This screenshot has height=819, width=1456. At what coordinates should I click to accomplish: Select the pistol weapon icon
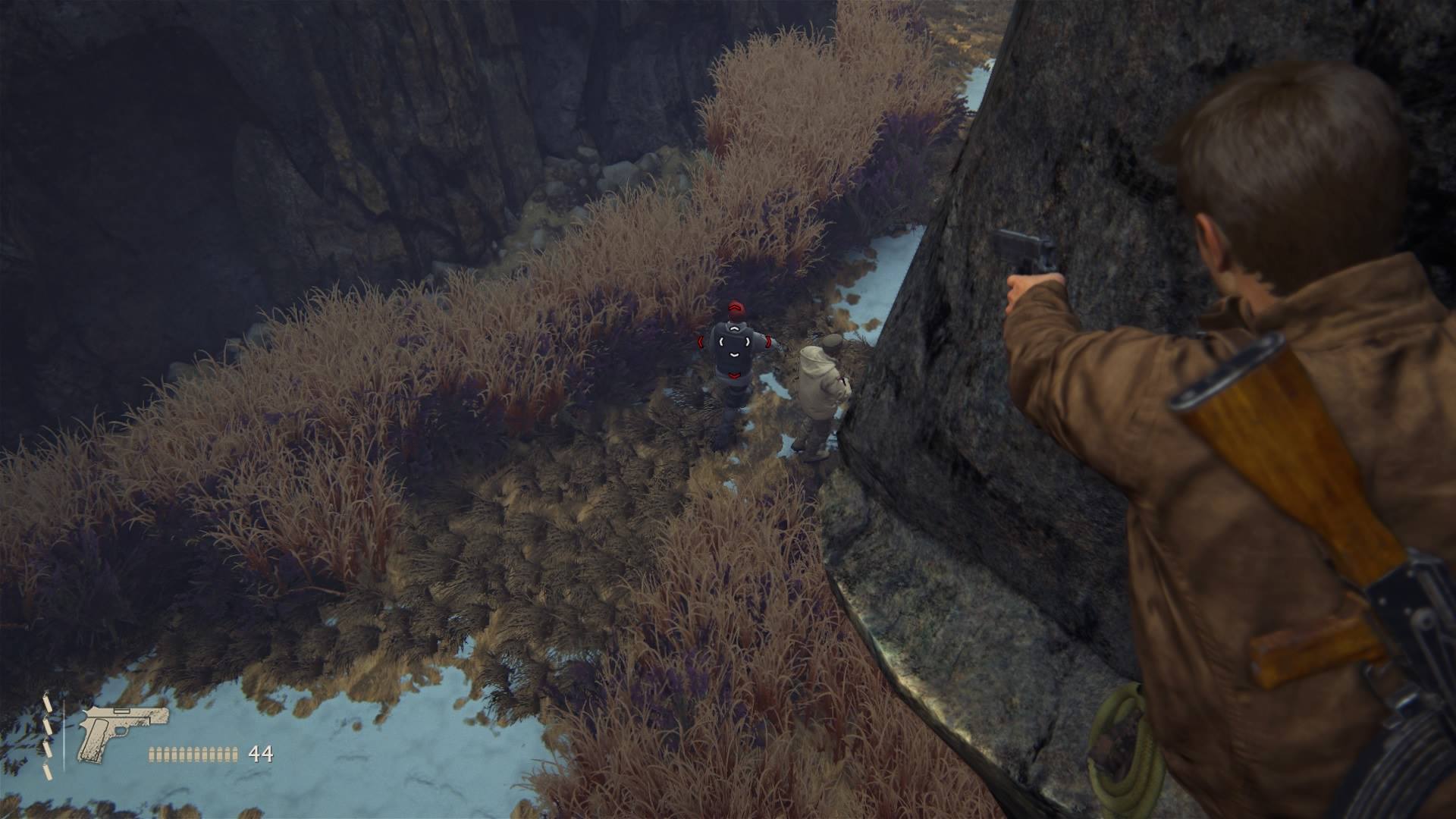121,733
